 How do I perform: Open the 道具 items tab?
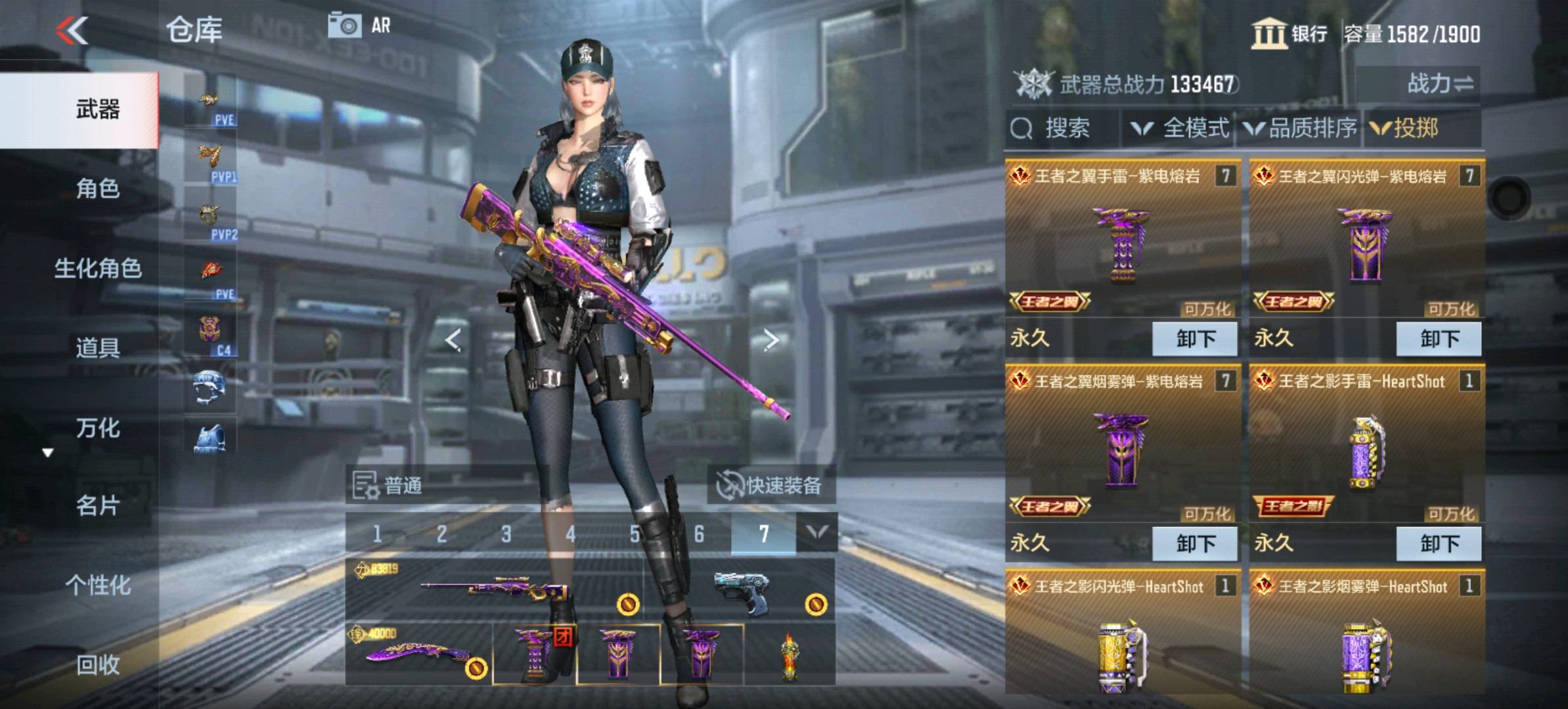[x=97, y=348]
